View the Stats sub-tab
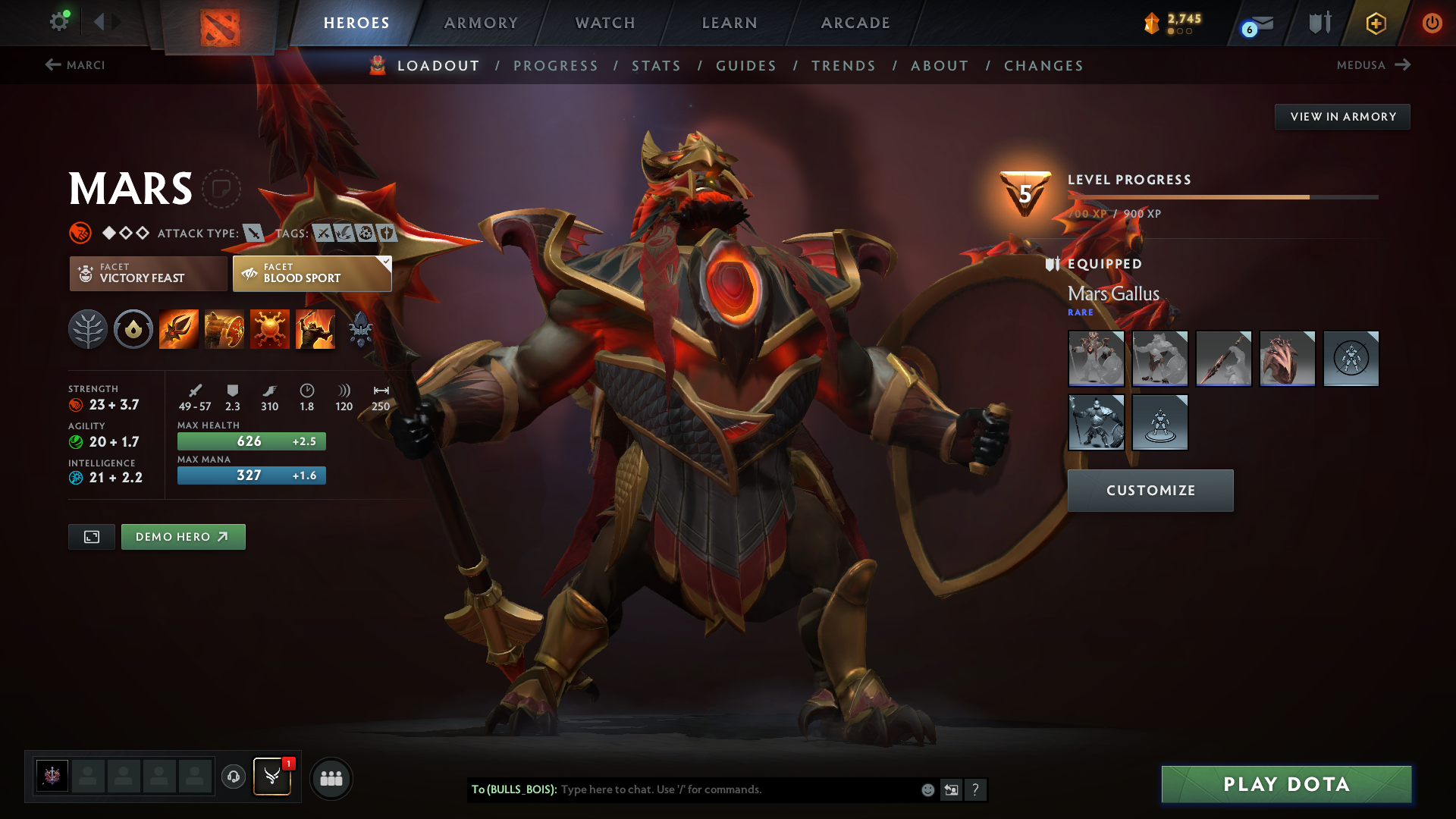Screen dimensions: 1456x819 coord(657,66)
